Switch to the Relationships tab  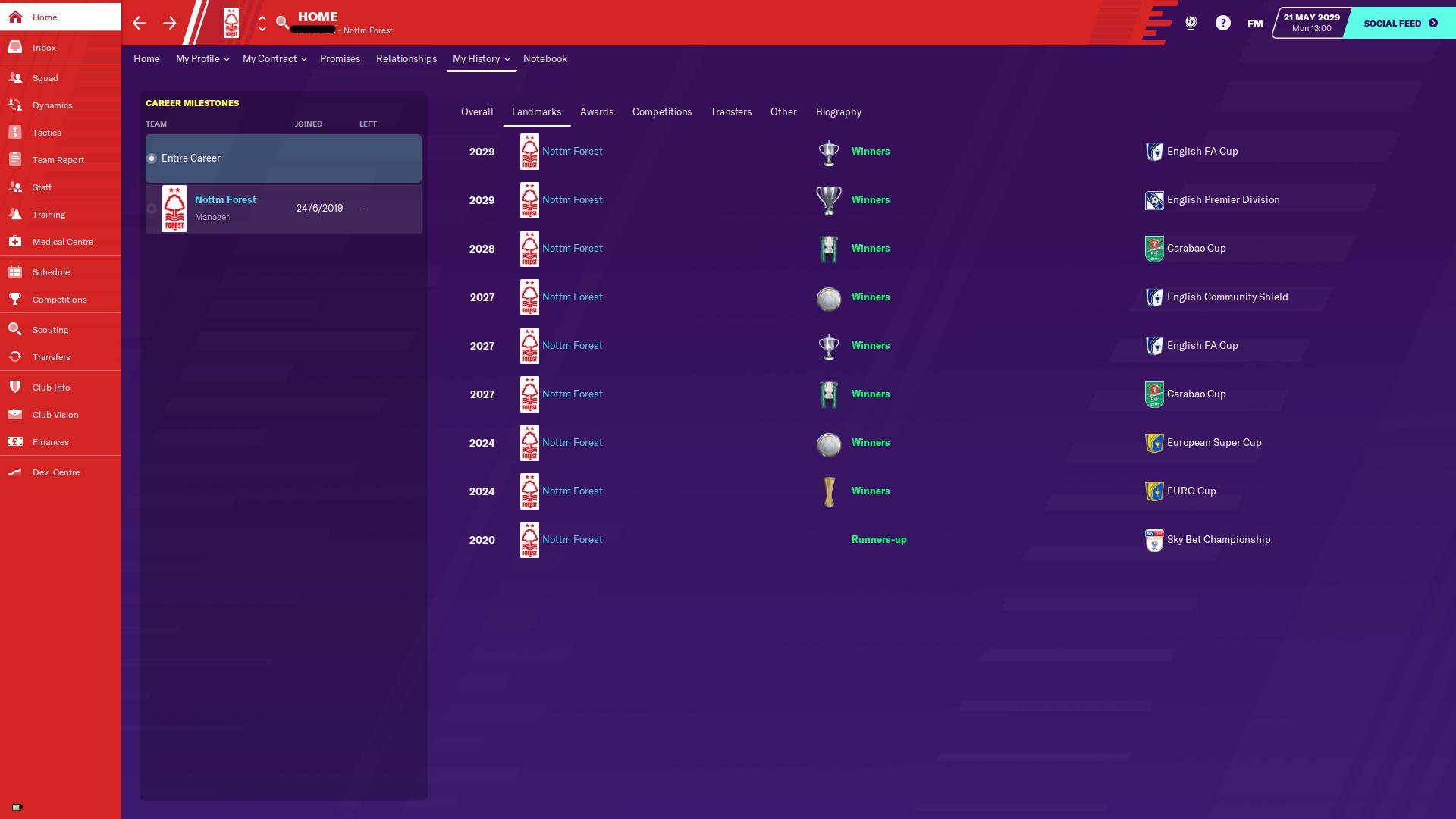click(x=406, y=59)
